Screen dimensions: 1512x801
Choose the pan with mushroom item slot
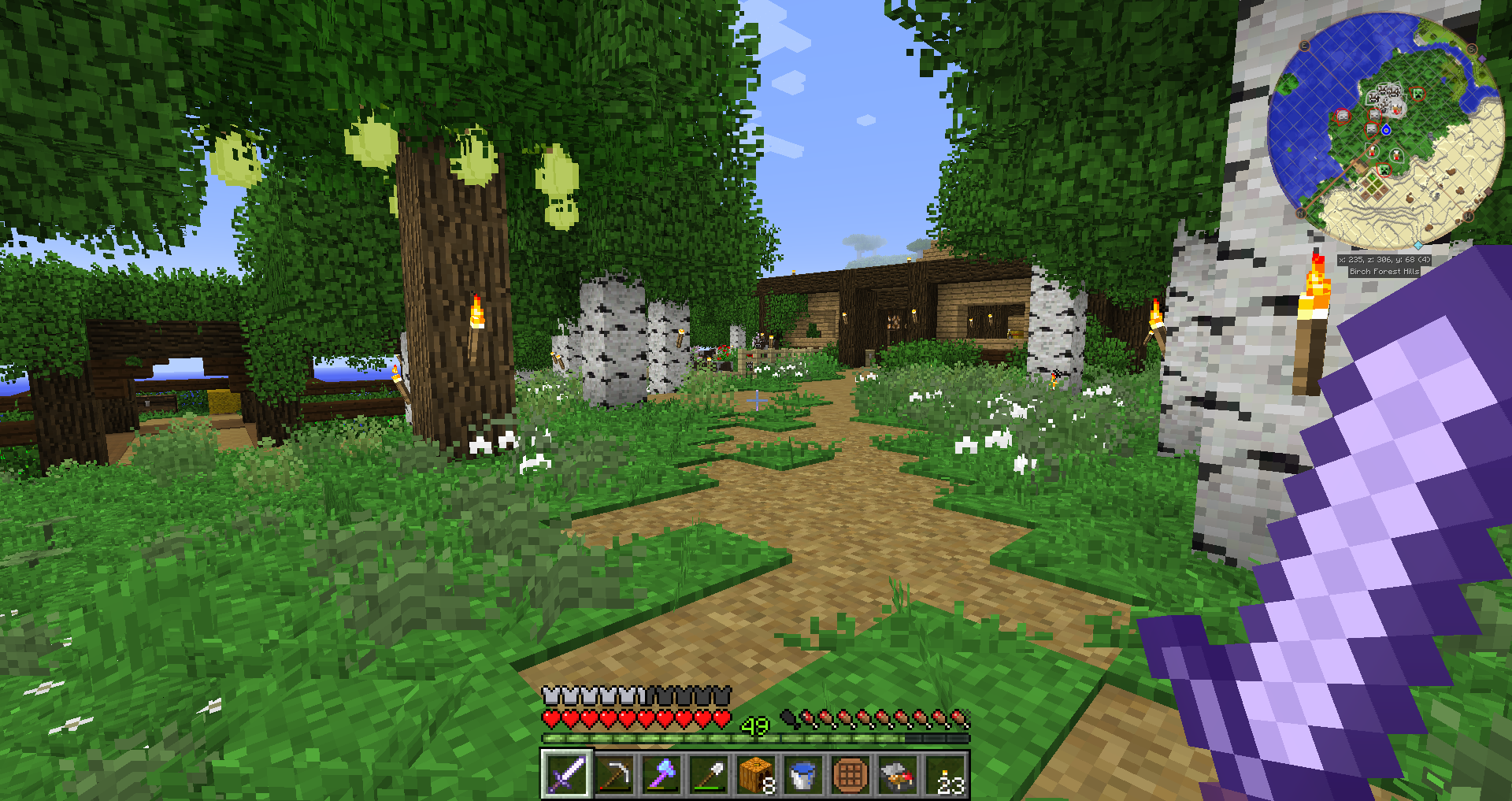coord(897,774)
